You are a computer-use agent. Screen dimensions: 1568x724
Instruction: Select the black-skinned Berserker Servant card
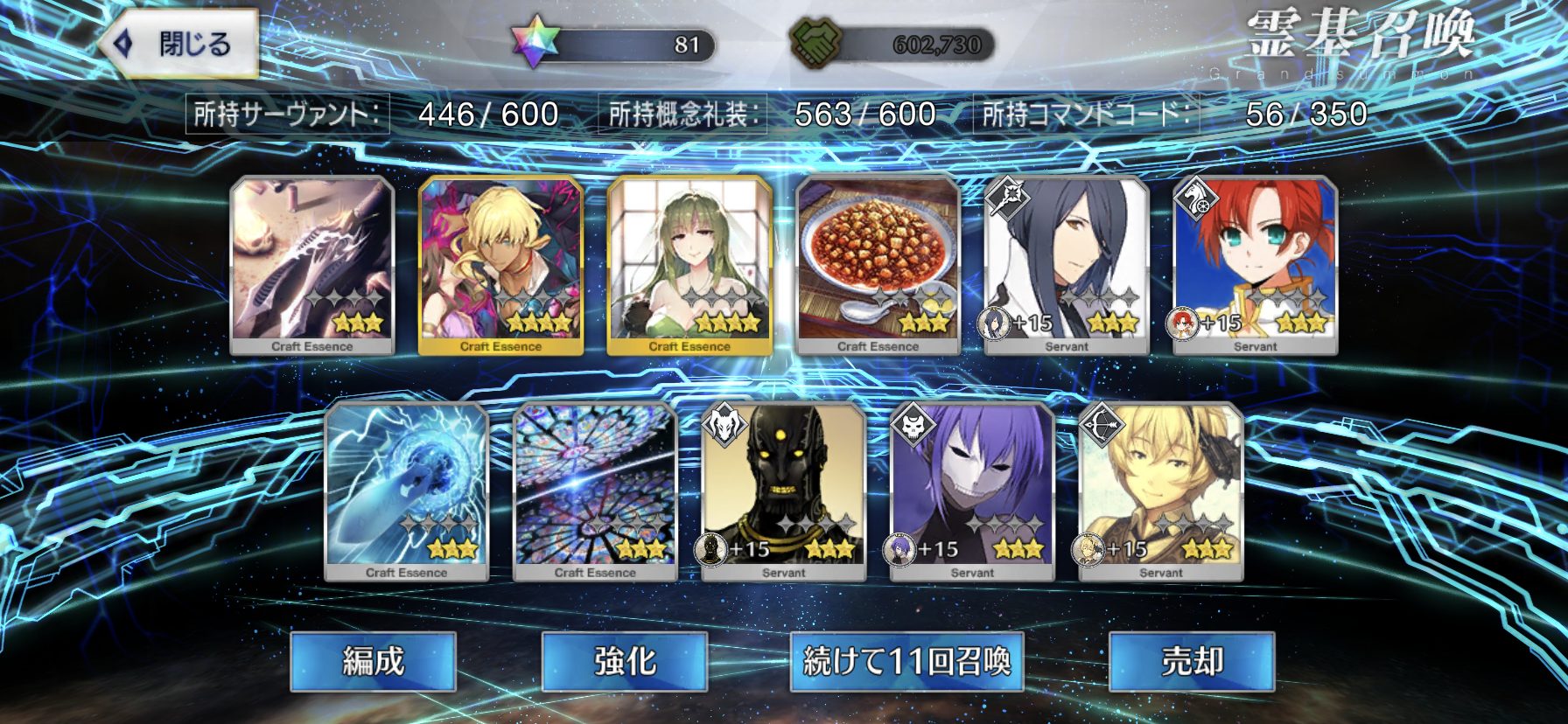783,491
